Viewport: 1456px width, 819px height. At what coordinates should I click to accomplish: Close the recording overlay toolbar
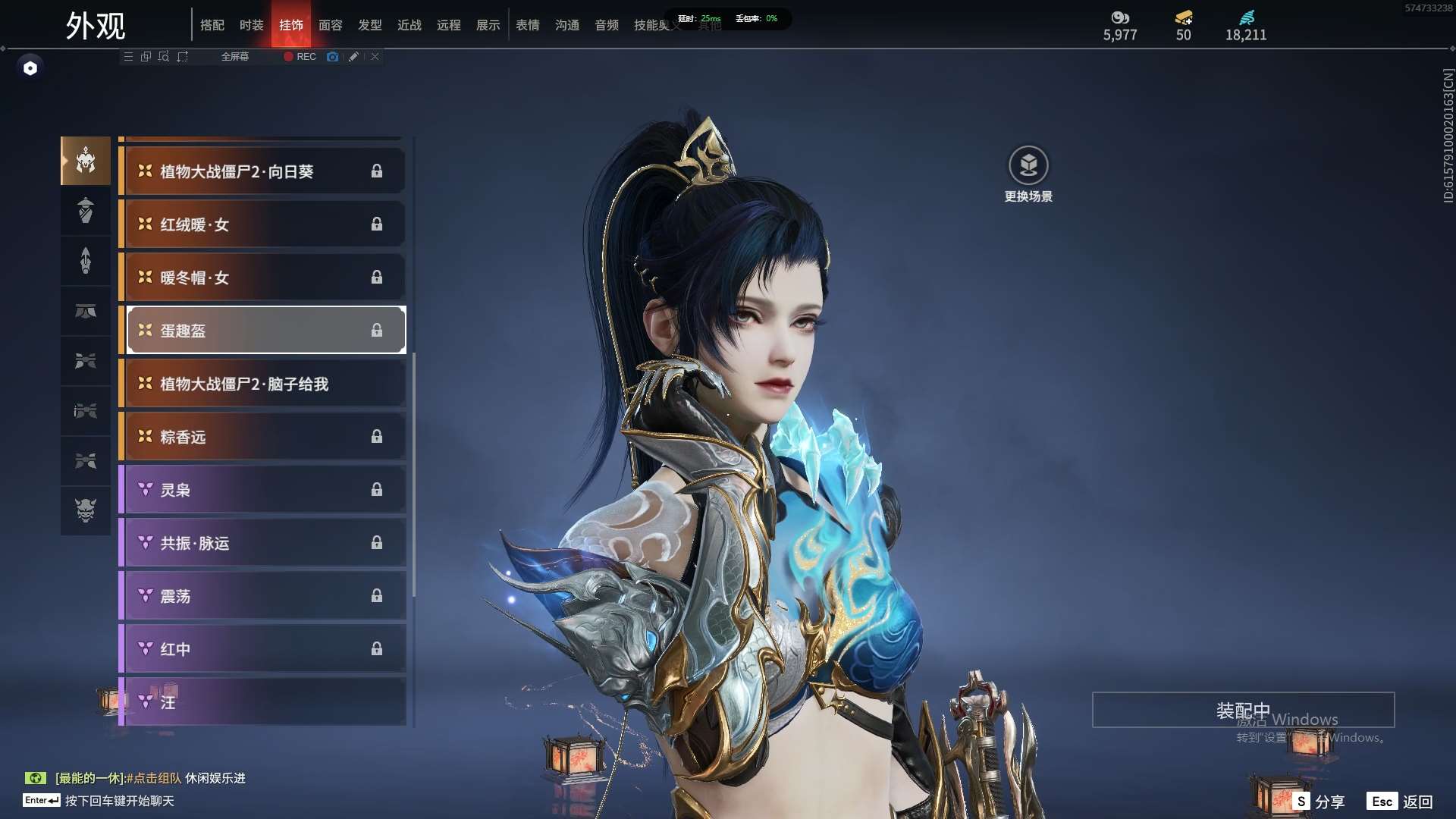375,57
